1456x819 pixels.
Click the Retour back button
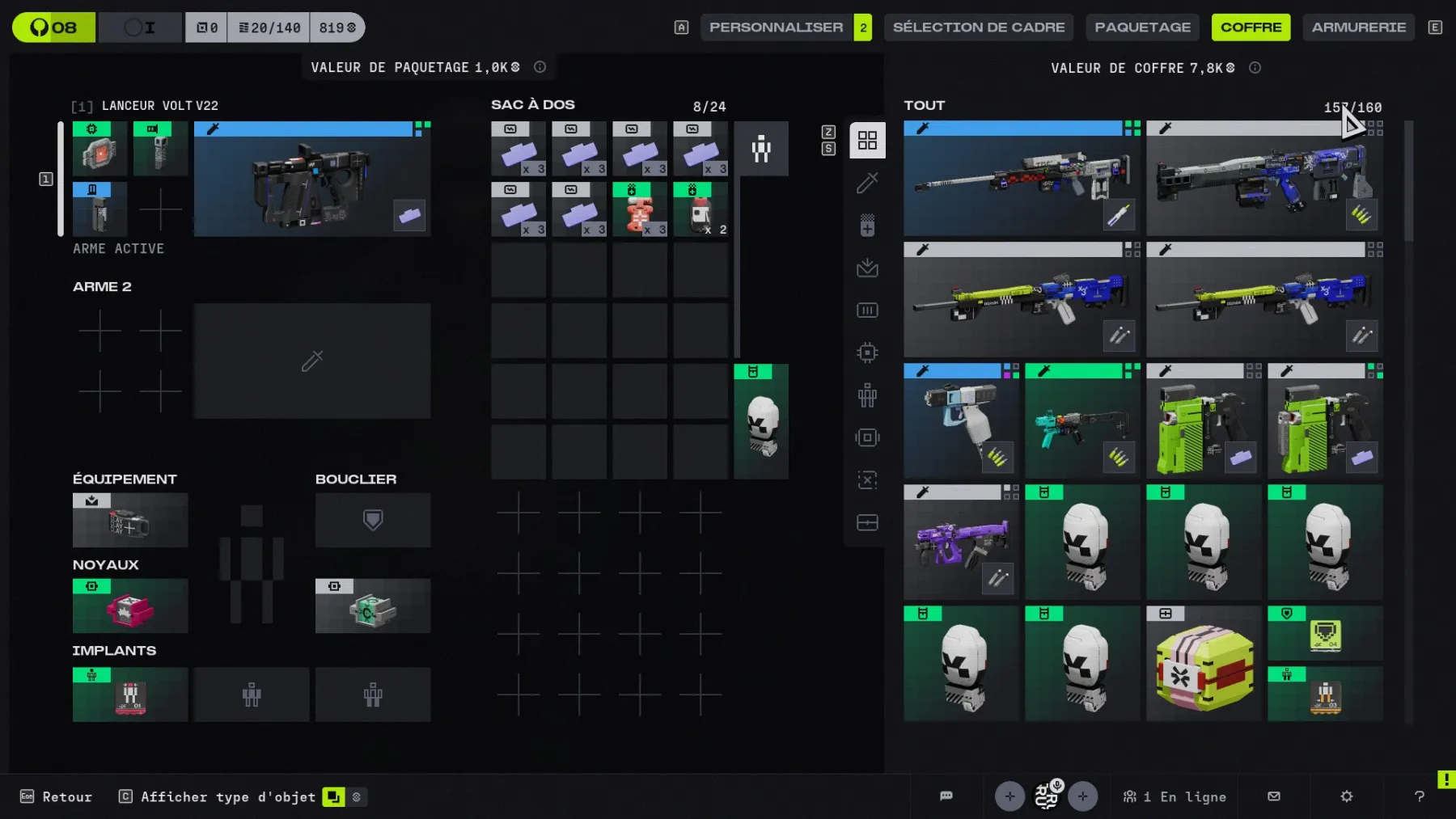(x=57, y=797)
